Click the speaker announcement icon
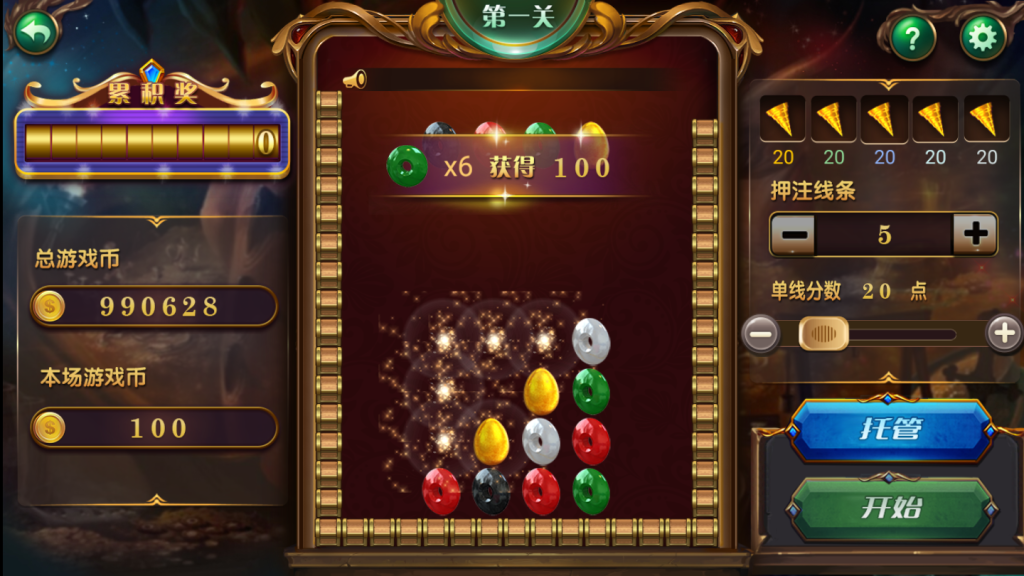This screenshot has width=1024, height=576. coord(355,80)
